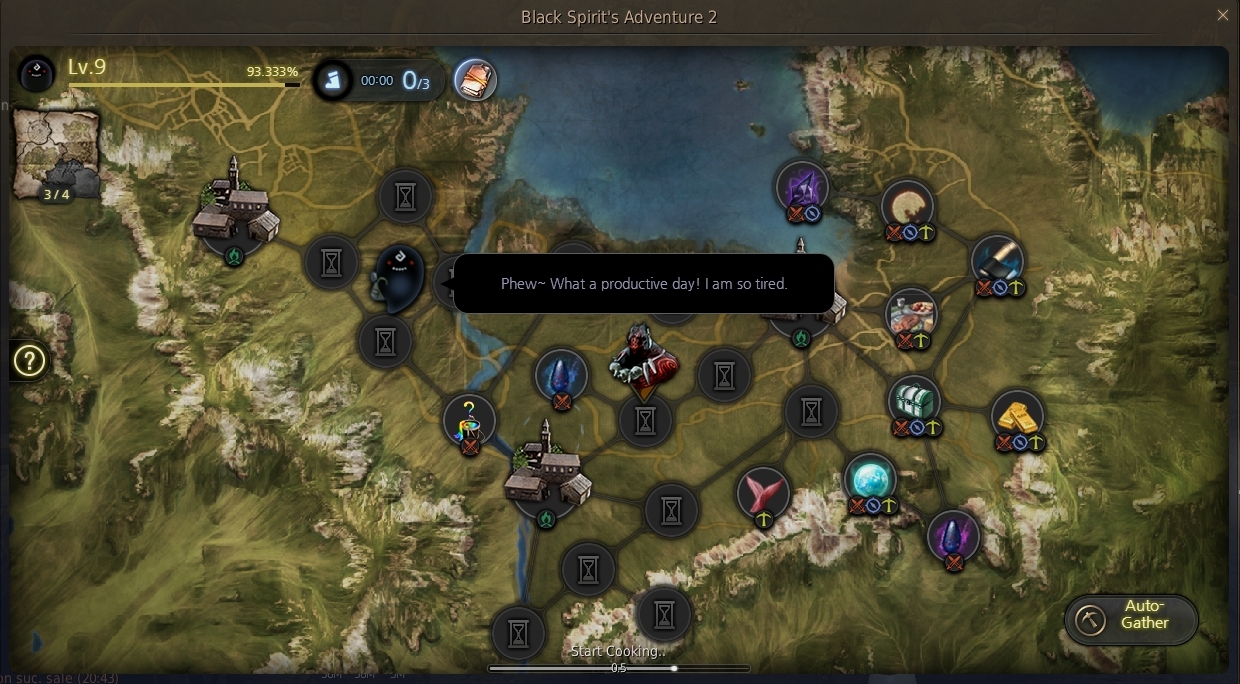Viewport: 1240px width, 684px height.
Task: Select the red ogre boss node
Action: pyautogui.click(x=643, y=359)
